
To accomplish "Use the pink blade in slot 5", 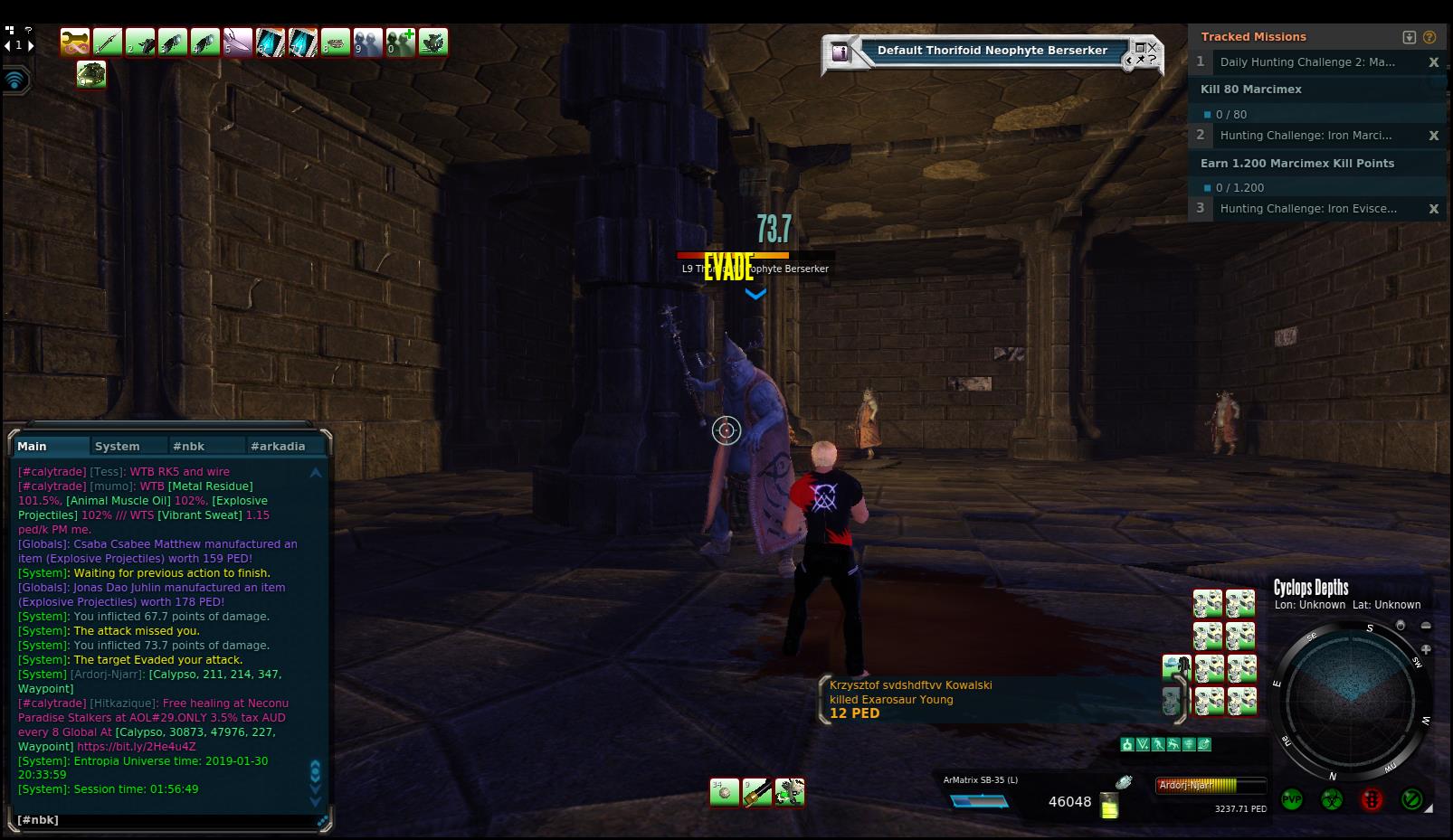I will 238,42.
